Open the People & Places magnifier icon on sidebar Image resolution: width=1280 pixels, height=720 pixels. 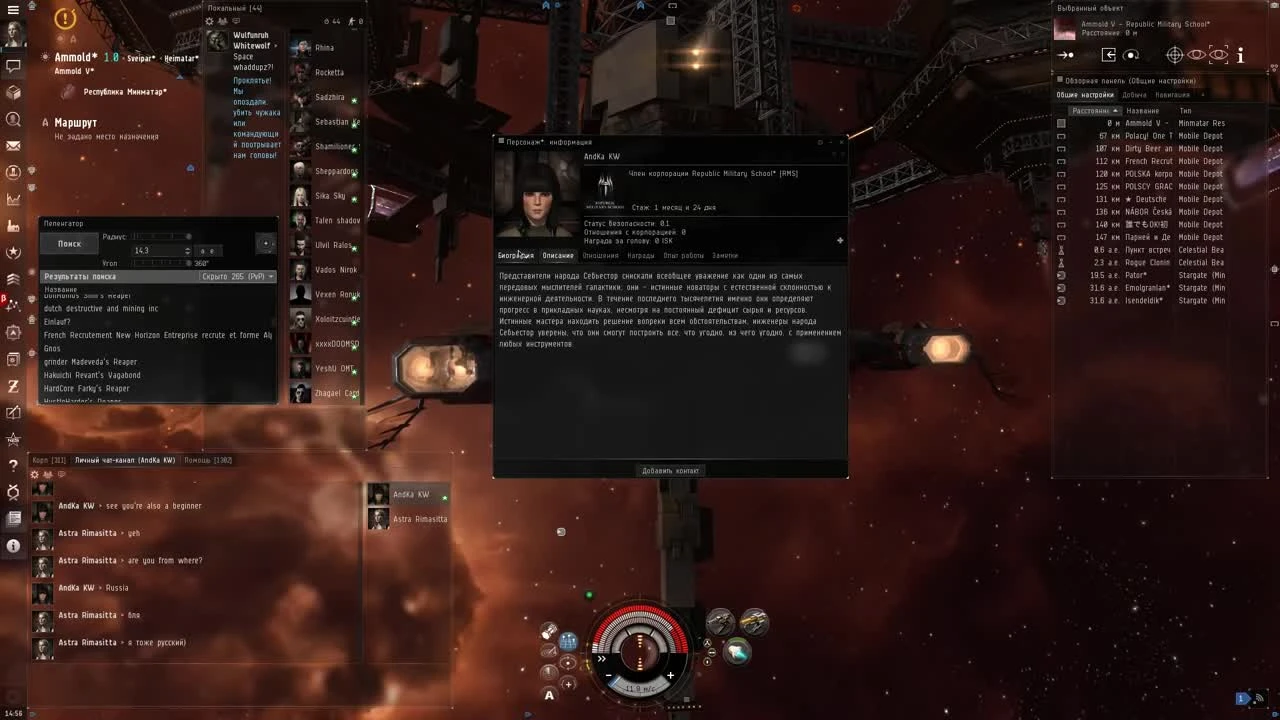point(13,119)
